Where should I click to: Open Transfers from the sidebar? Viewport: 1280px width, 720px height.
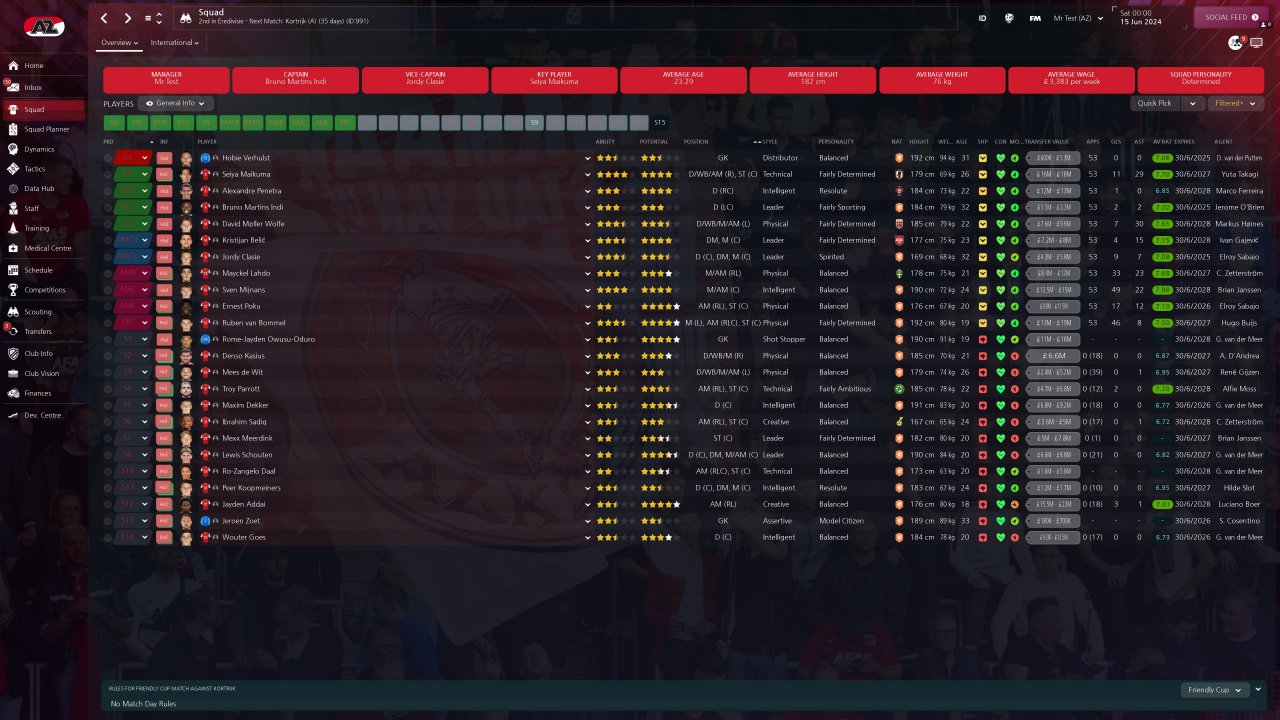click(38, 331)
